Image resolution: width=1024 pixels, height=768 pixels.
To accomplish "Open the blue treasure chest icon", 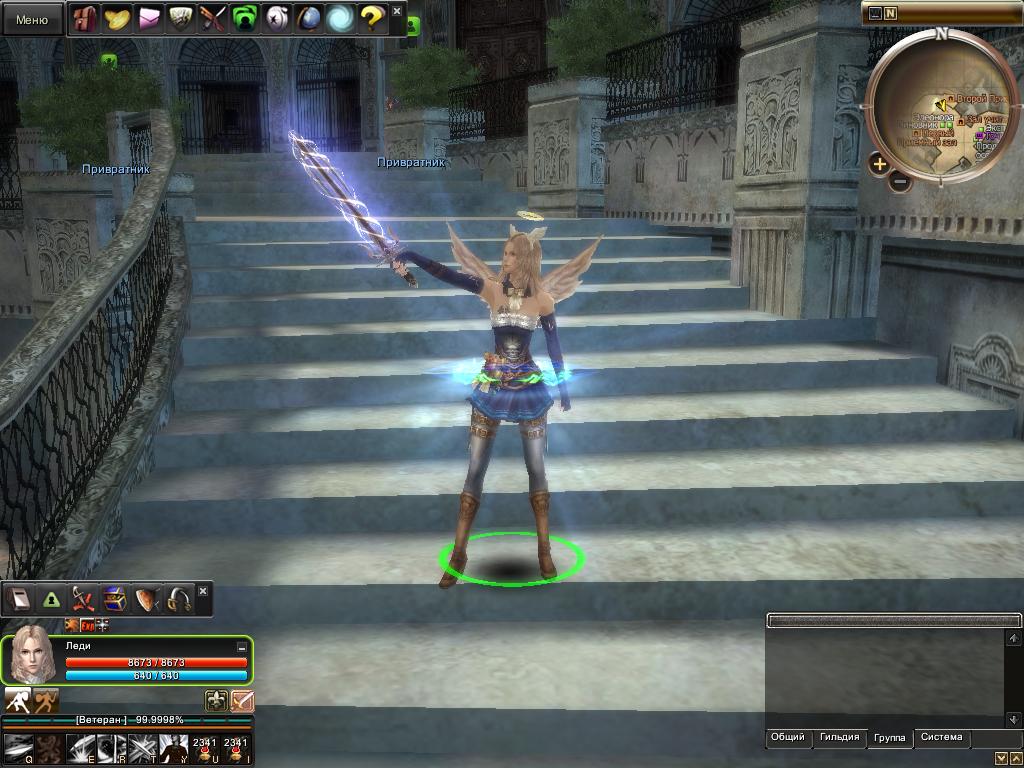I will coord(114,599).
